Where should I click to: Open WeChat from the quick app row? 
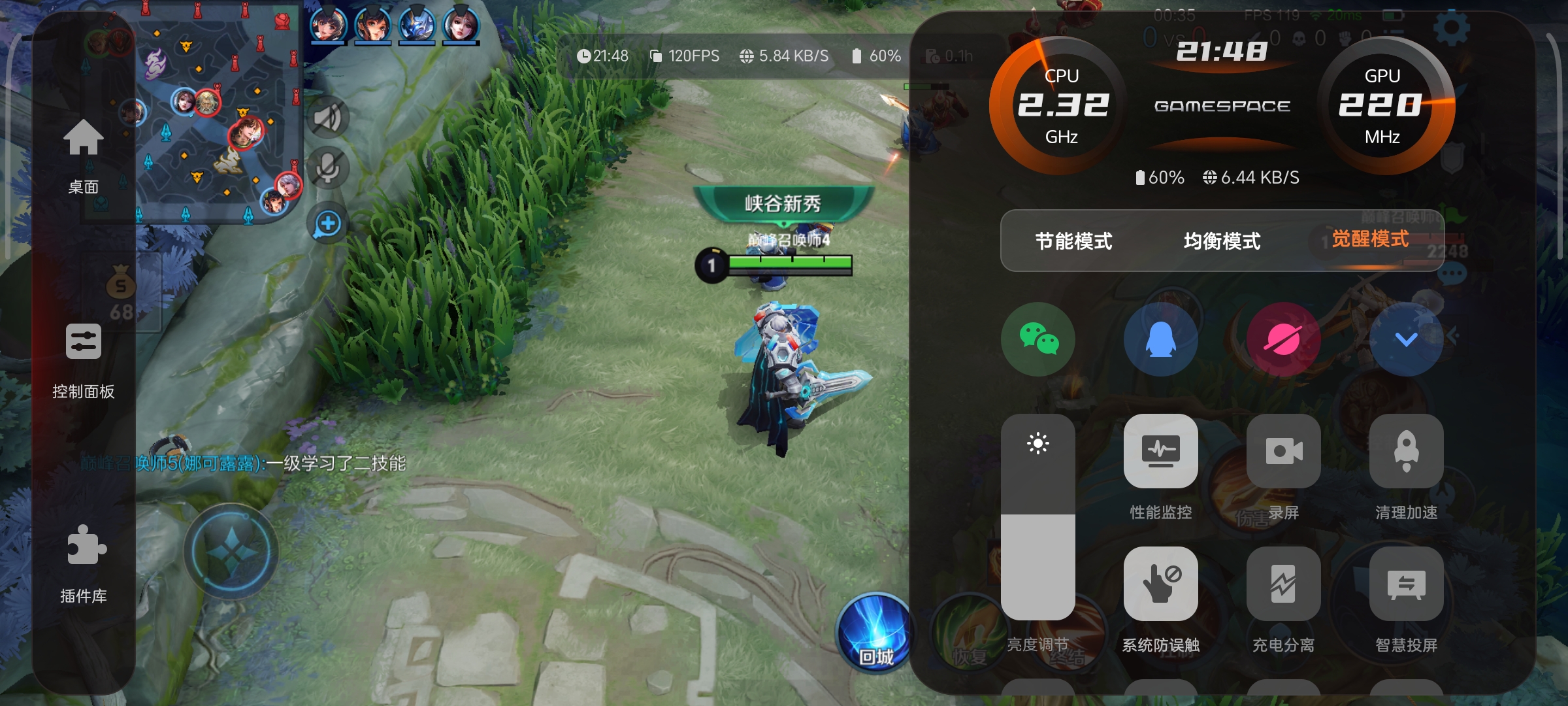click(x=1039, y=339)
